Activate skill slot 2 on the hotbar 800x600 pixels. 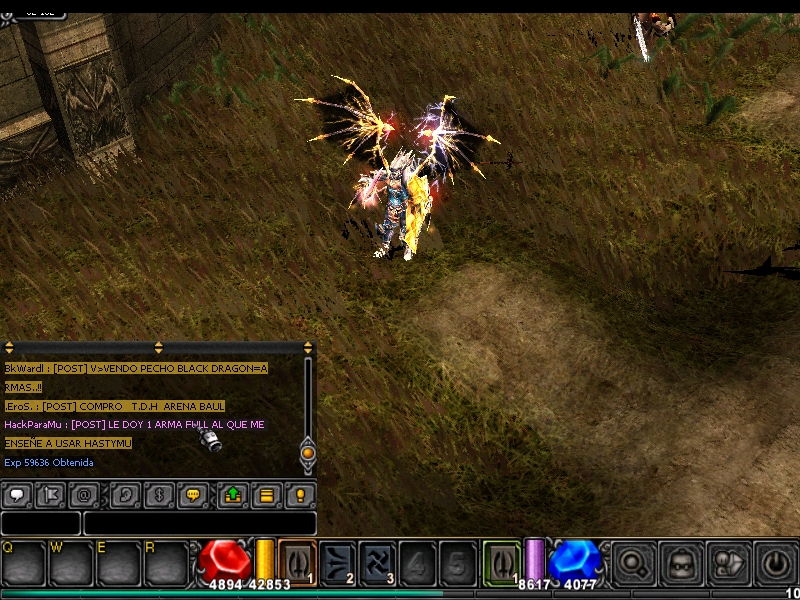pyautogui.click(x=337, y=561)
